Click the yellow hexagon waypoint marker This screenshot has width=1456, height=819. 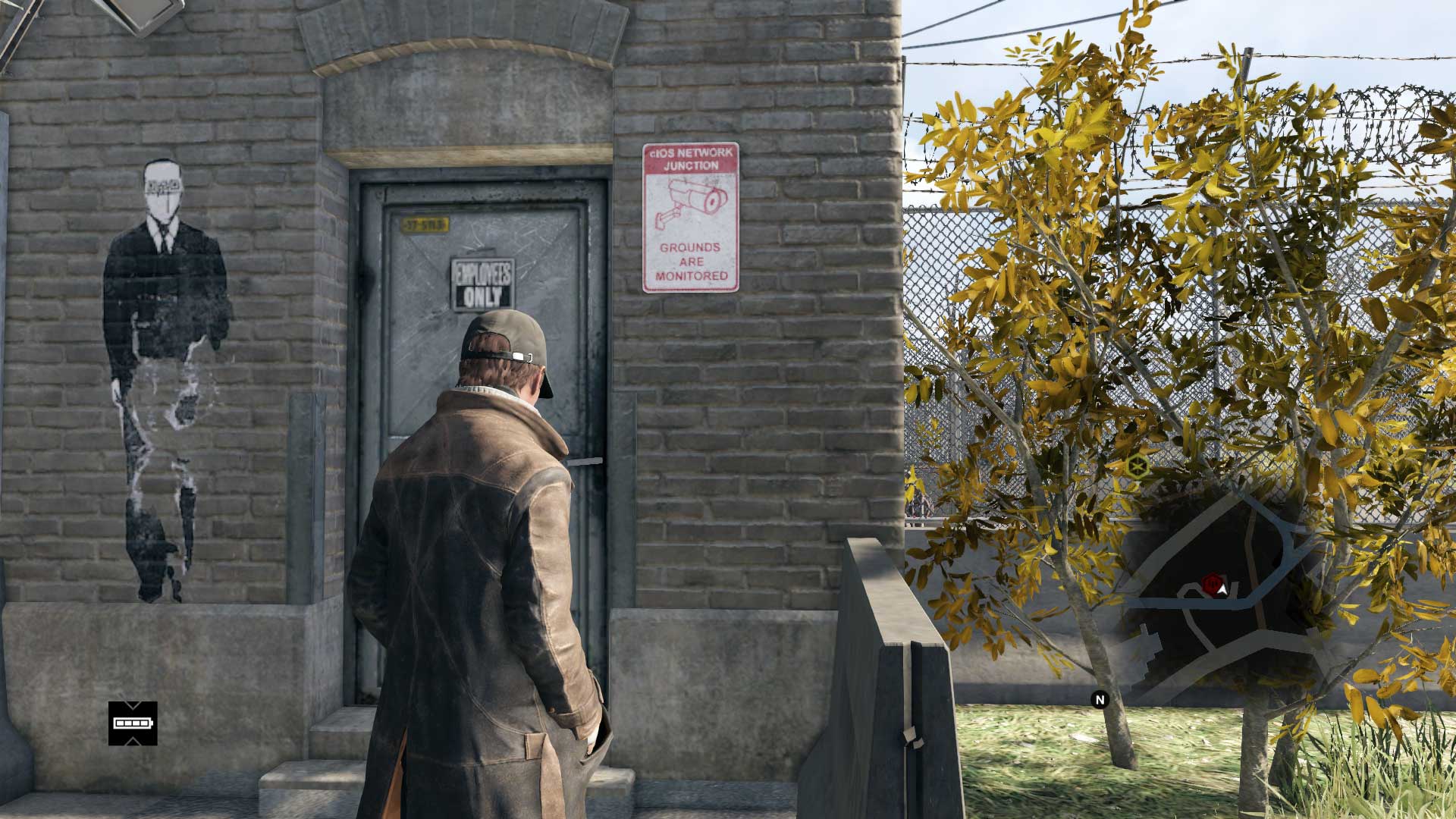1135,465
